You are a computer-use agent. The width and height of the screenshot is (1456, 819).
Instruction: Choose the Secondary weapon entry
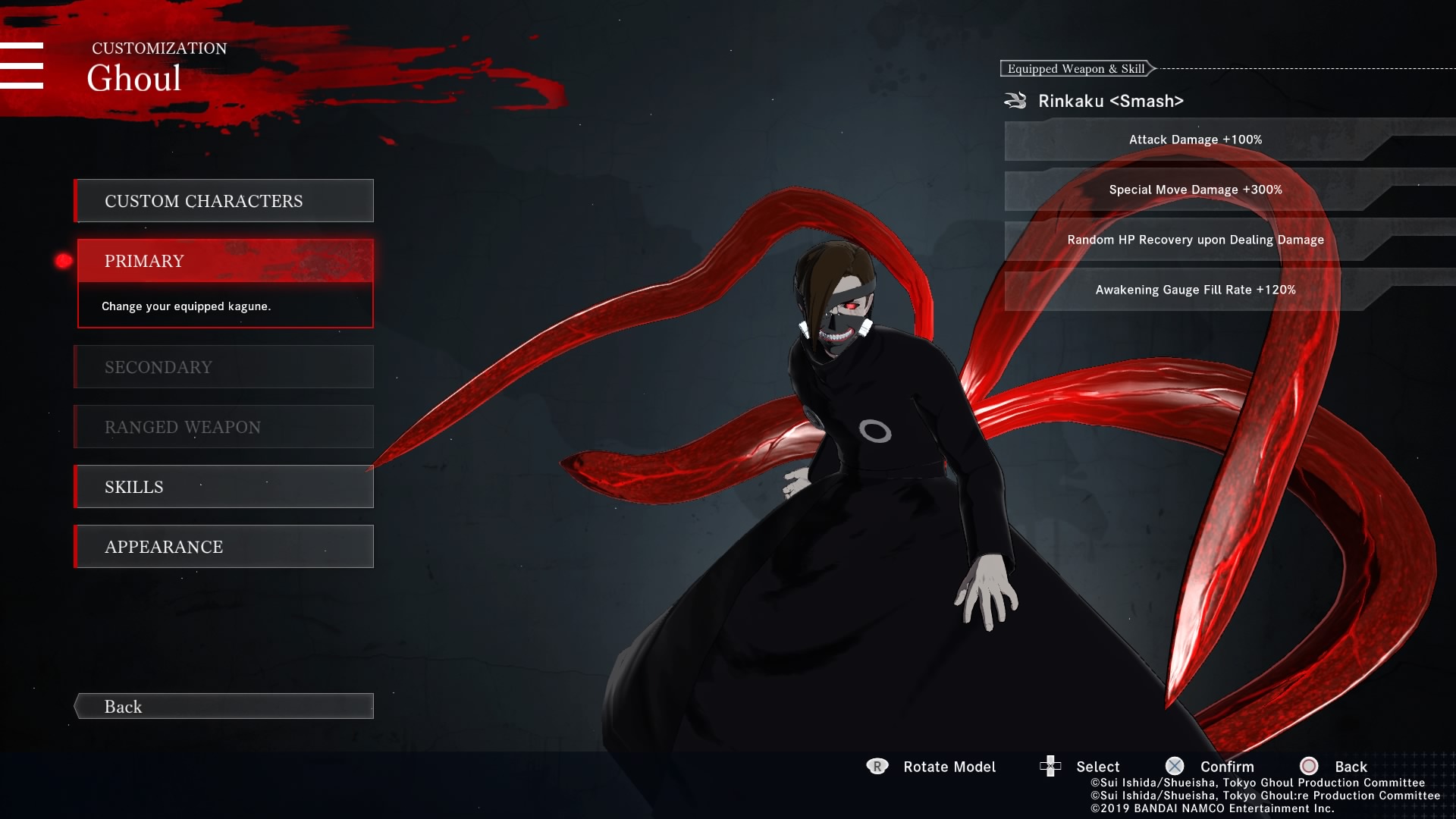224,367
